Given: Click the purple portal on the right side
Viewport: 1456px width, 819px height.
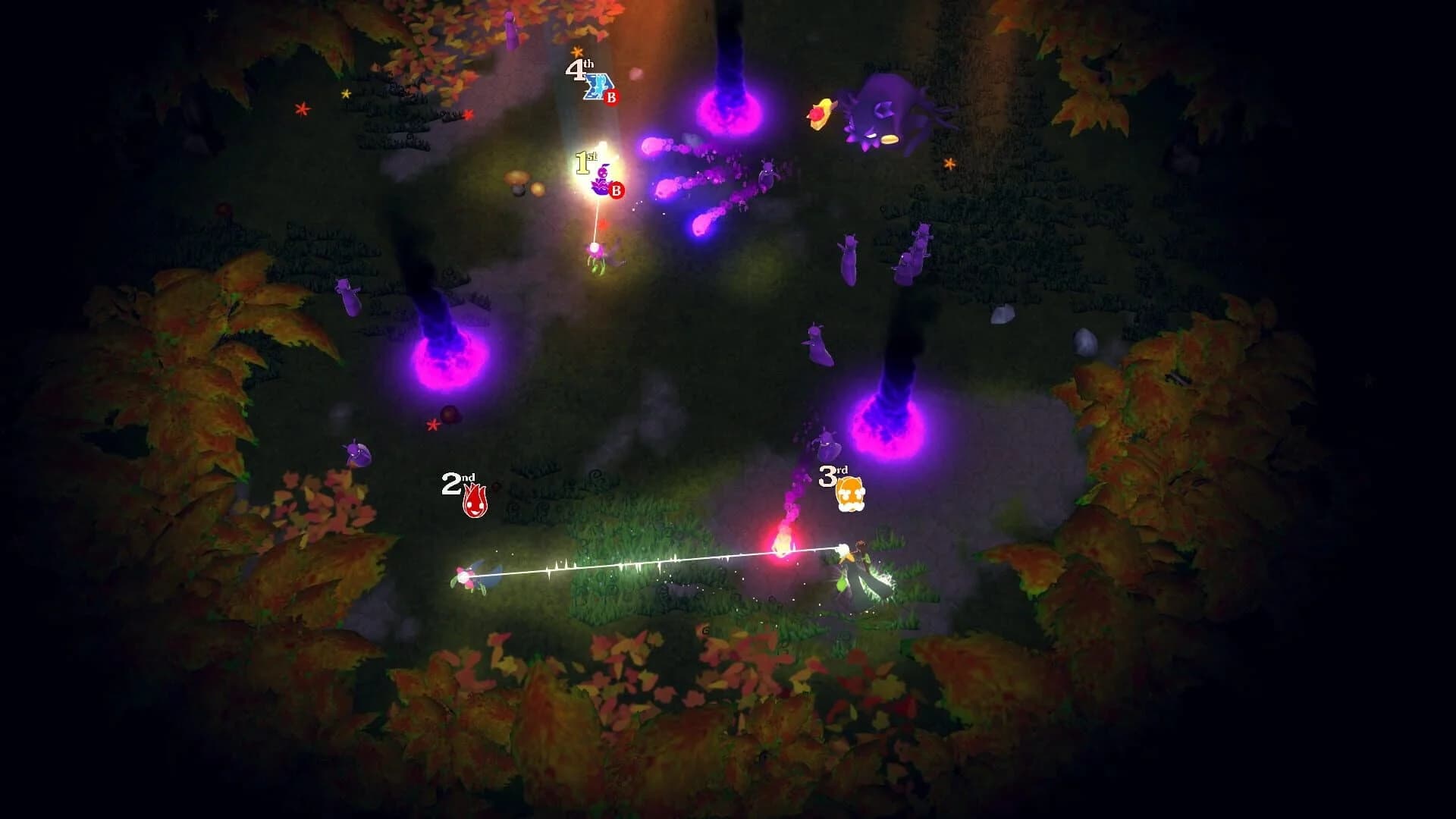Looking at the screenshot, I should tap(887, 425).
